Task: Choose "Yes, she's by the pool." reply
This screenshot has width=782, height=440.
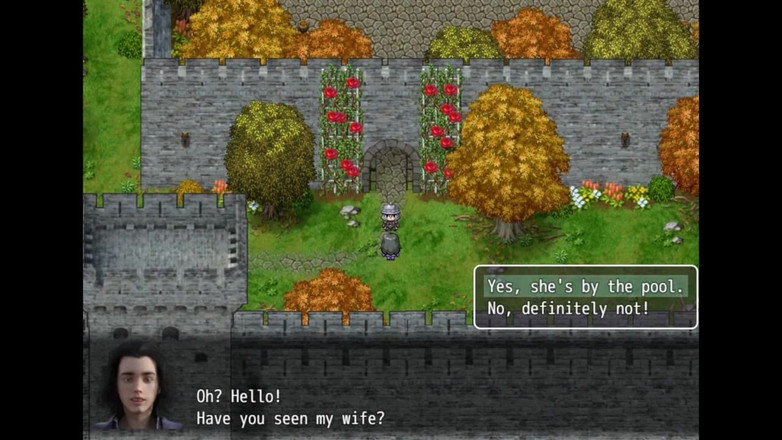Action: pyautogui.click(x=586, y=287)
